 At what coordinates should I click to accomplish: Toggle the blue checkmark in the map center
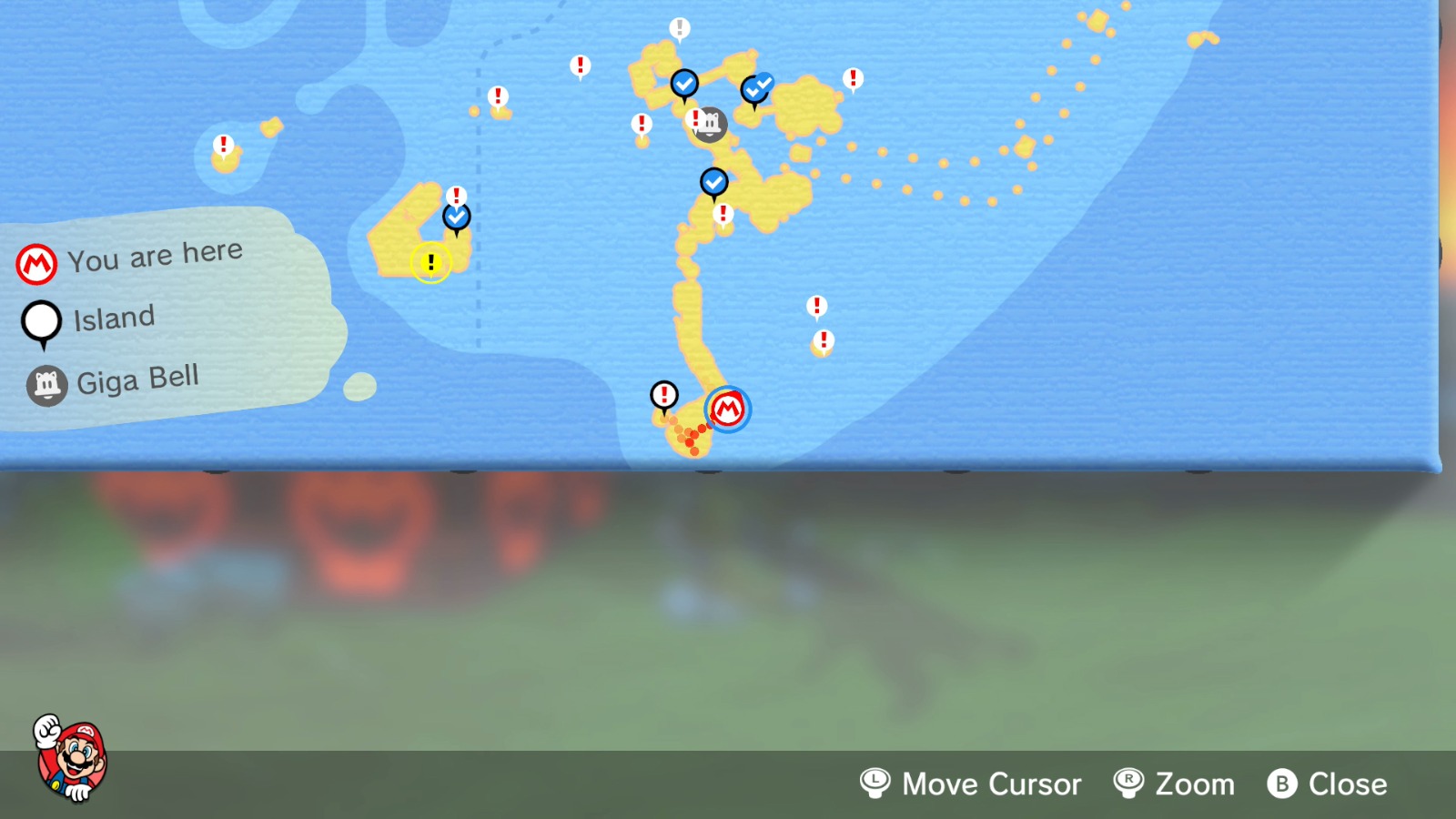(714, 182)
